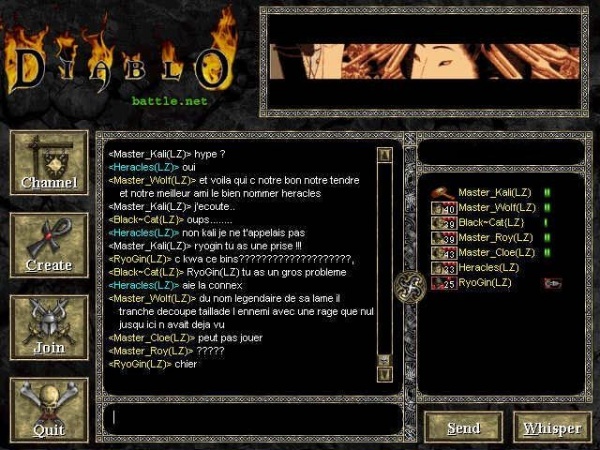Quit from Battle.net chat

click(48, 411)
